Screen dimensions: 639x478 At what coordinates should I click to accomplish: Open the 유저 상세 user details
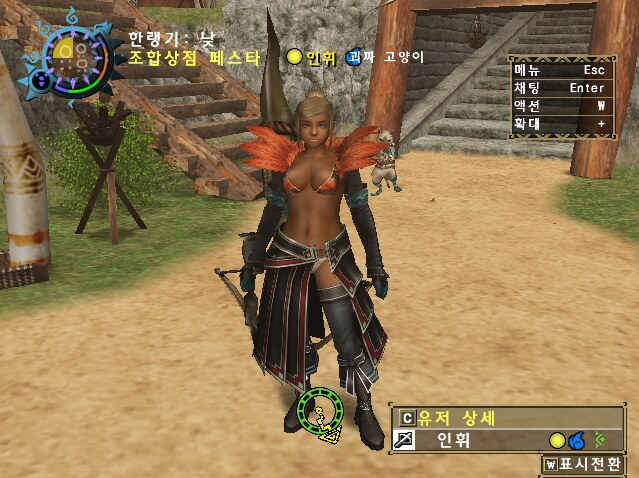click(x=456, y=418)
